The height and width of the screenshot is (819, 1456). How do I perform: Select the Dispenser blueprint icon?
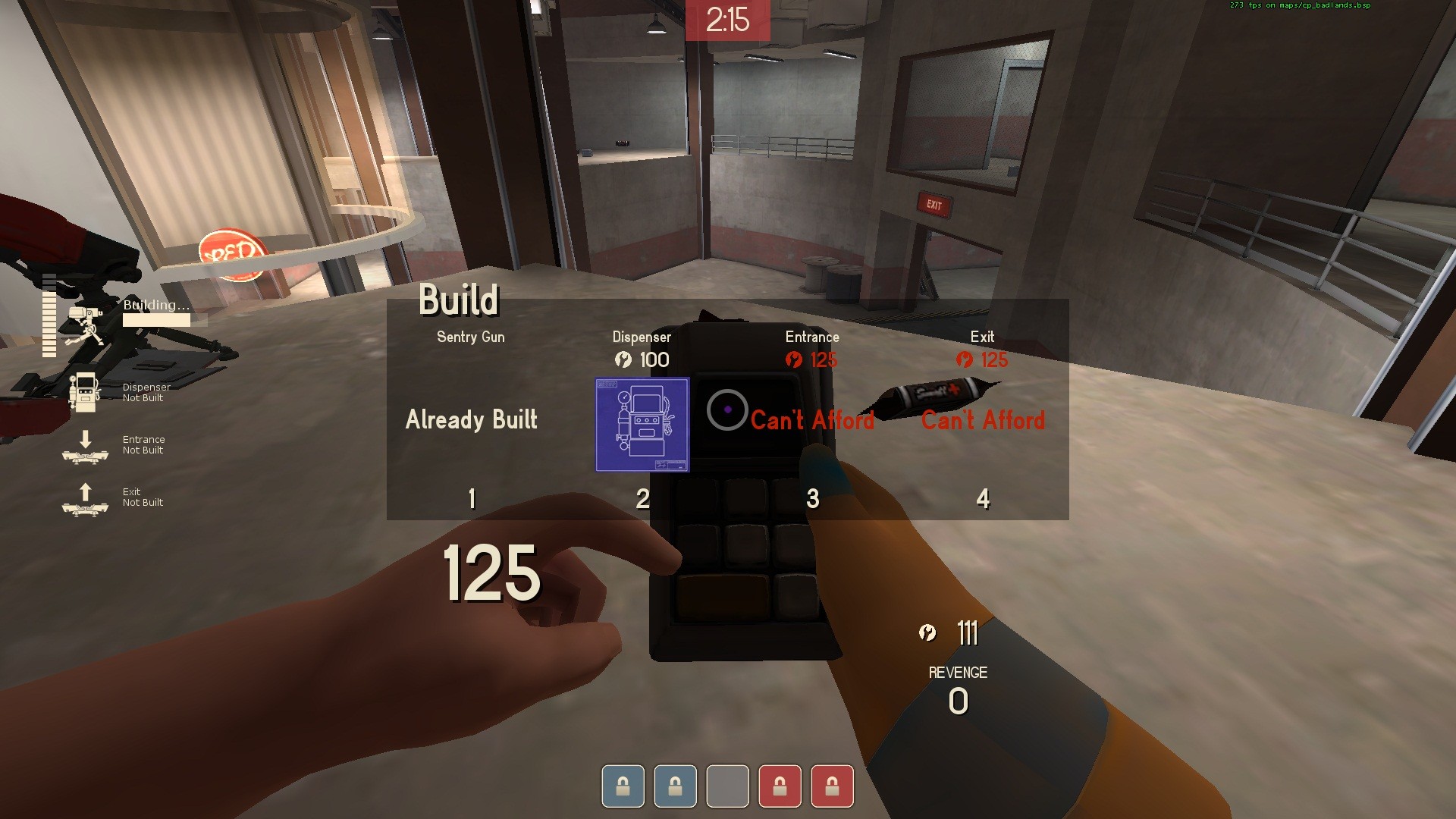pyautogui.click(x=642, y=425)
